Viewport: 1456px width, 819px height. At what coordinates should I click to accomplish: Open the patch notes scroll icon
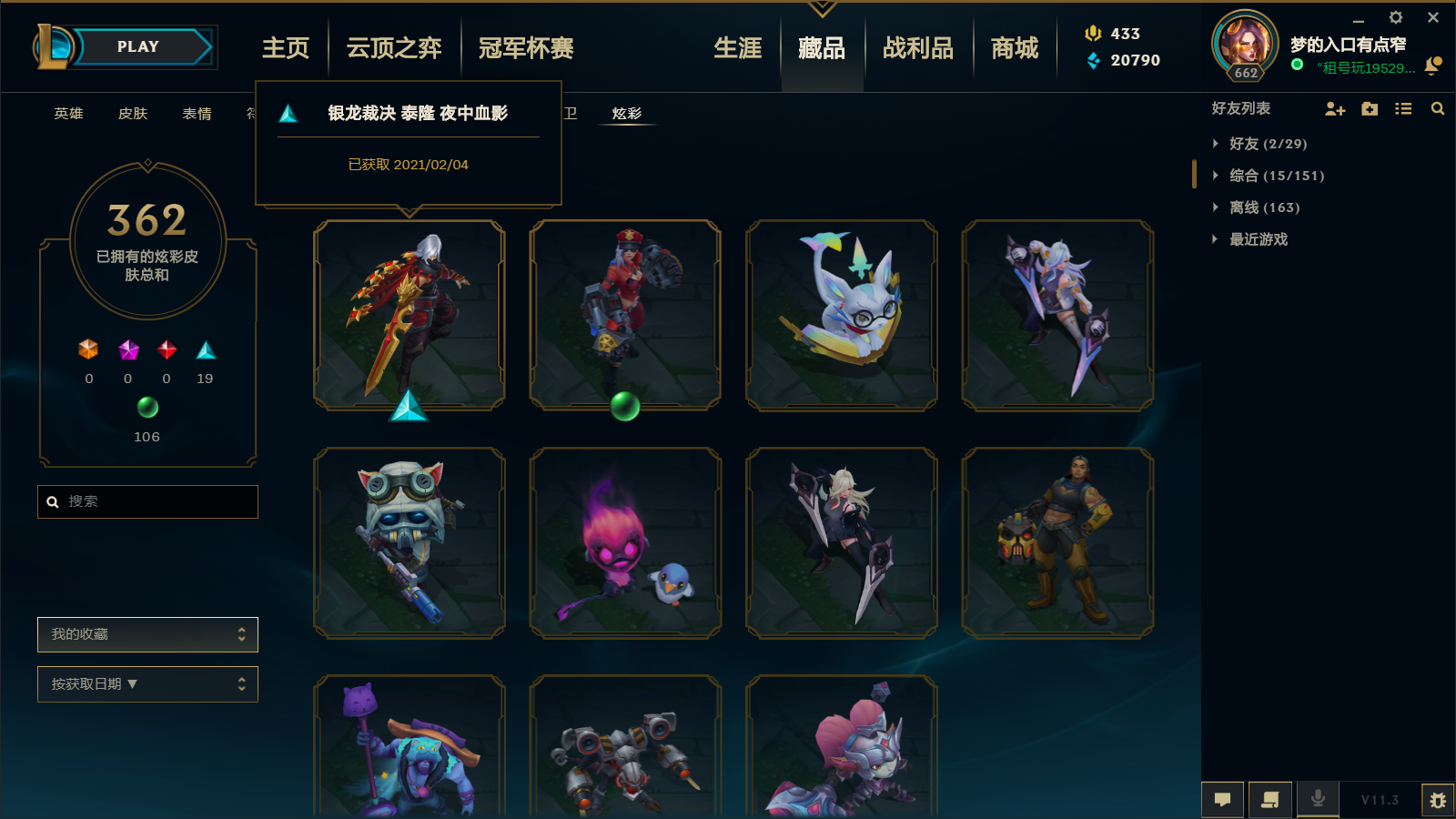click(x=1270, y=800)
